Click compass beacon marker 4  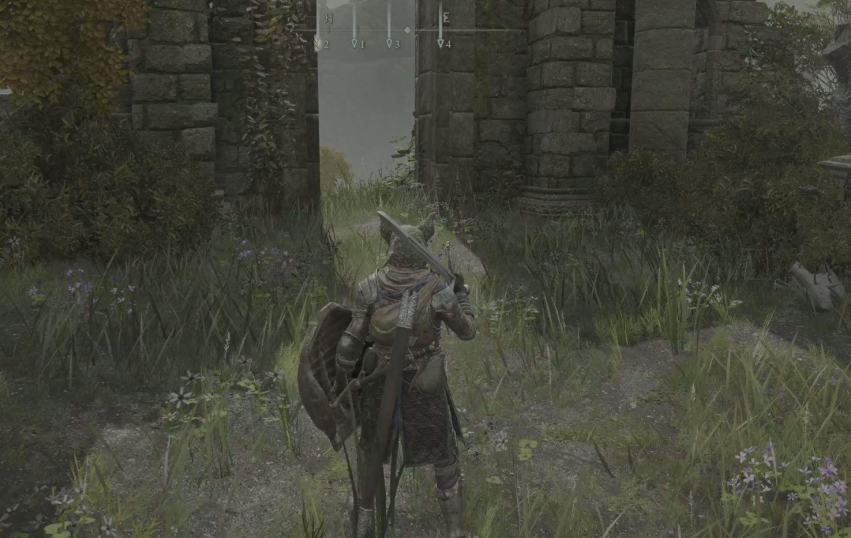440,43
